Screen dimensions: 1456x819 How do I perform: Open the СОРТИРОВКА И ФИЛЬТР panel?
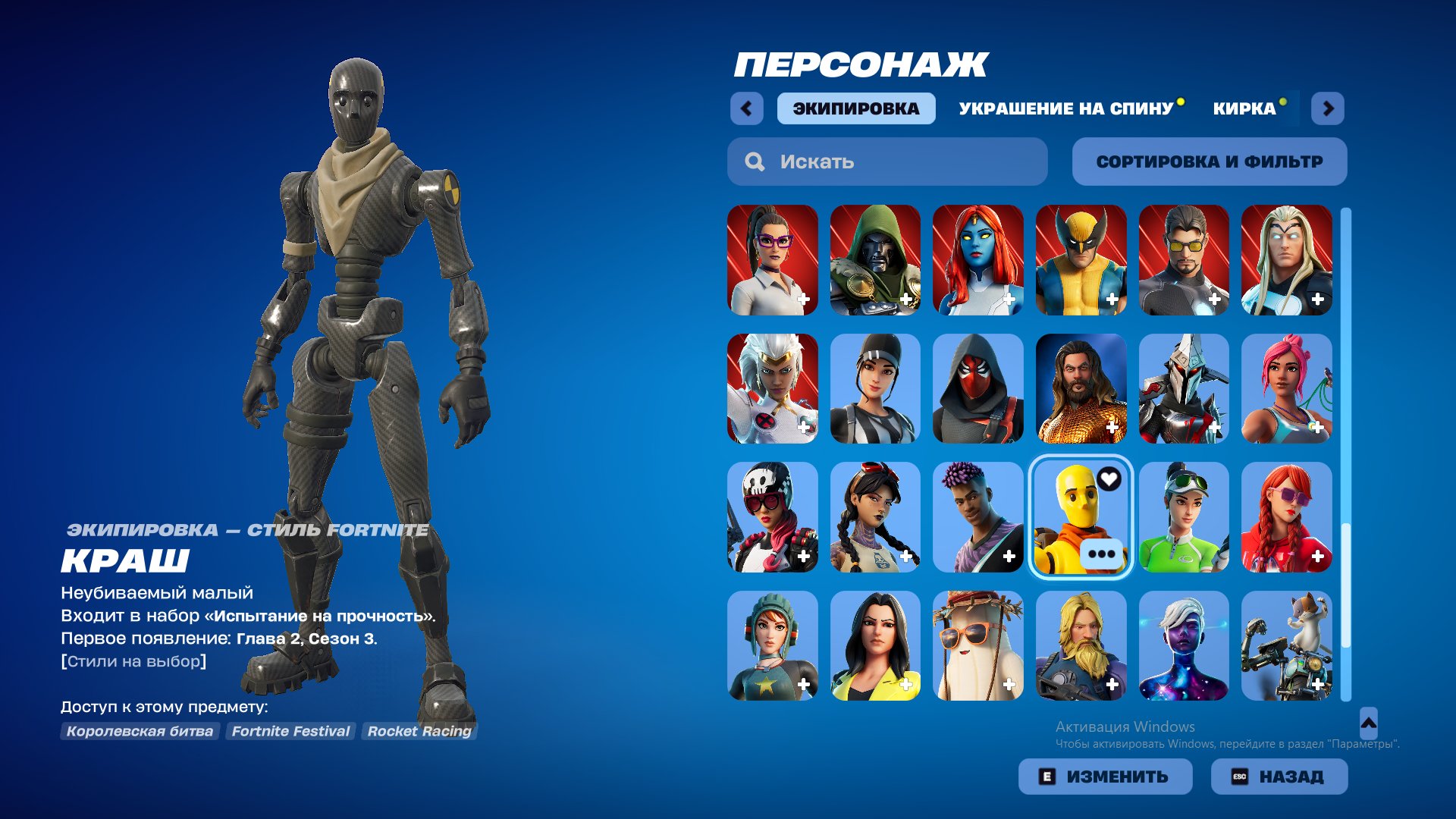point(1210,161)
